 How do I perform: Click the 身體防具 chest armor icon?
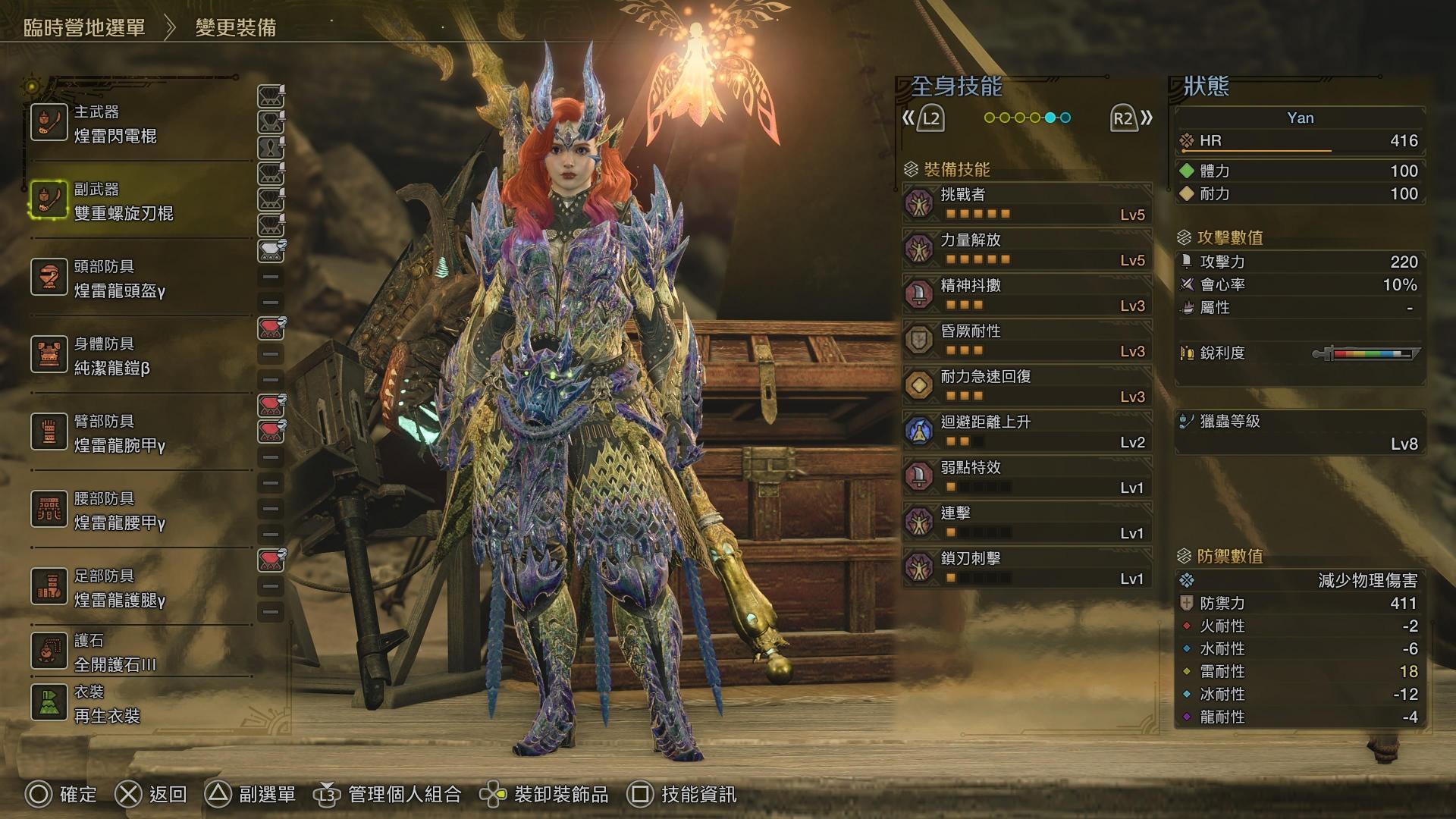(x=49, y=354)
